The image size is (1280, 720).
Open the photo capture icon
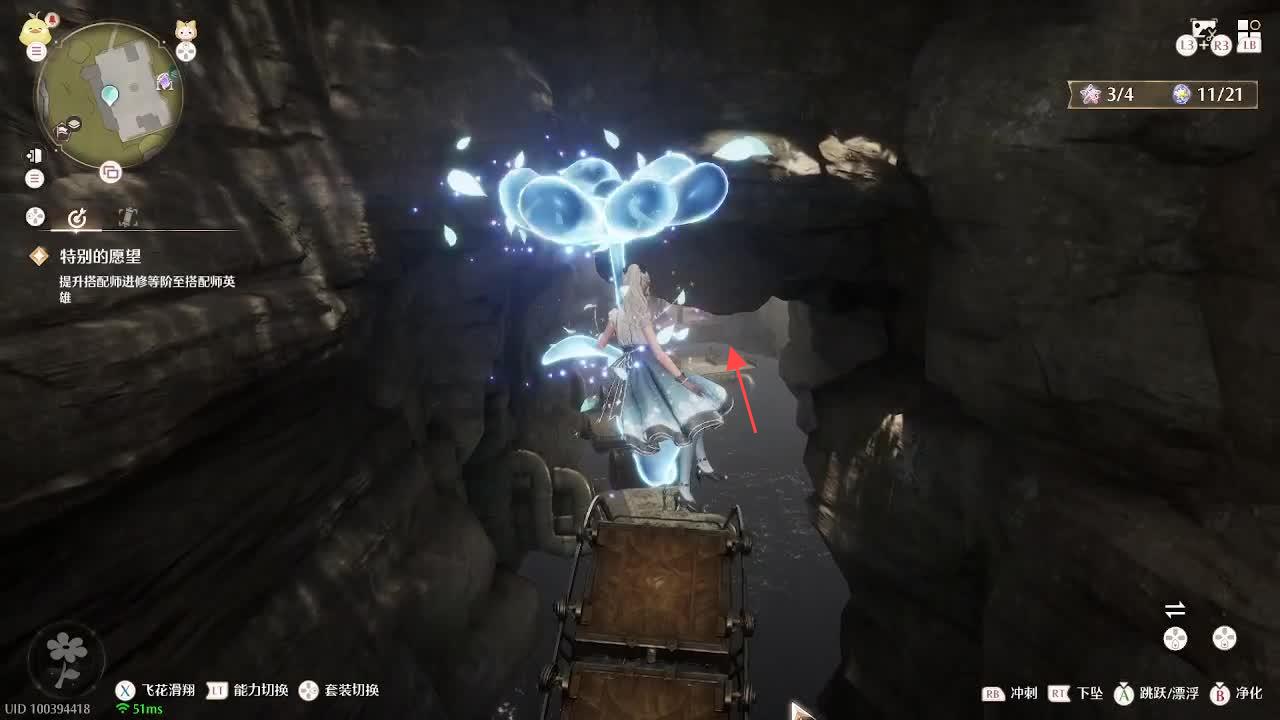tap(1203, 29)
